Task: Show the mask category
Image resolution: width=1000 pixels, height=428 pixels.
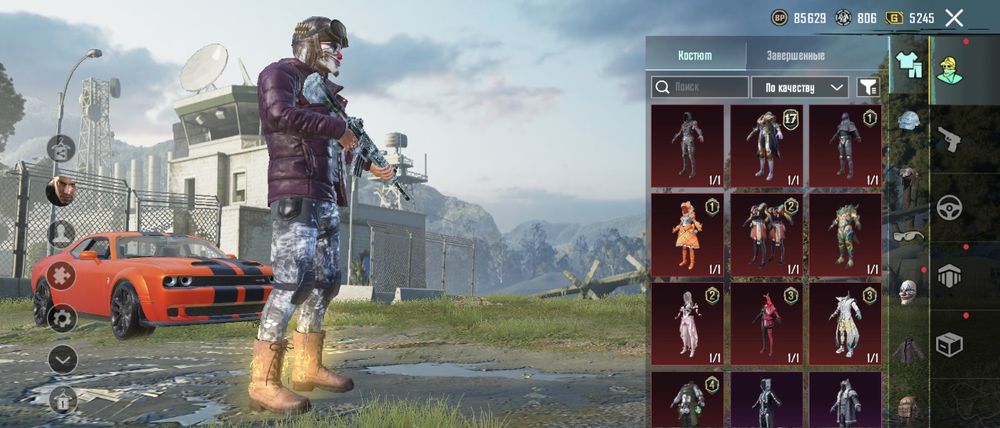Action: (908, 292)
